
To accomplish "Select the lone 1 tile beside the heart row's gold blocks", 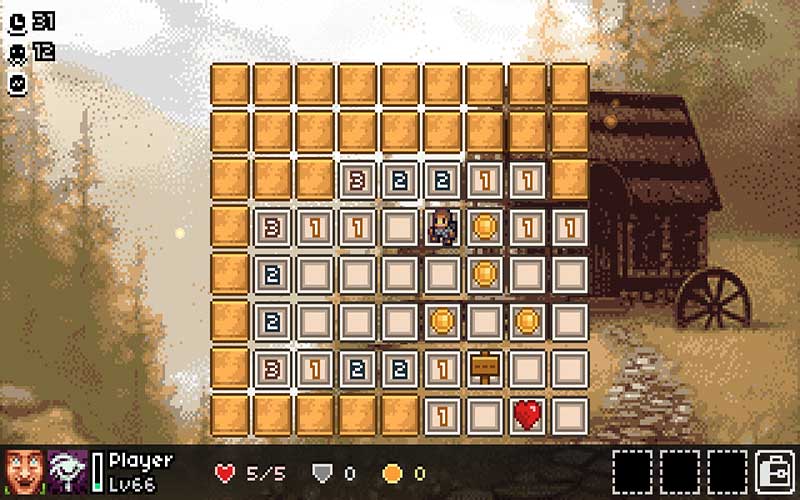I will 441,413.
